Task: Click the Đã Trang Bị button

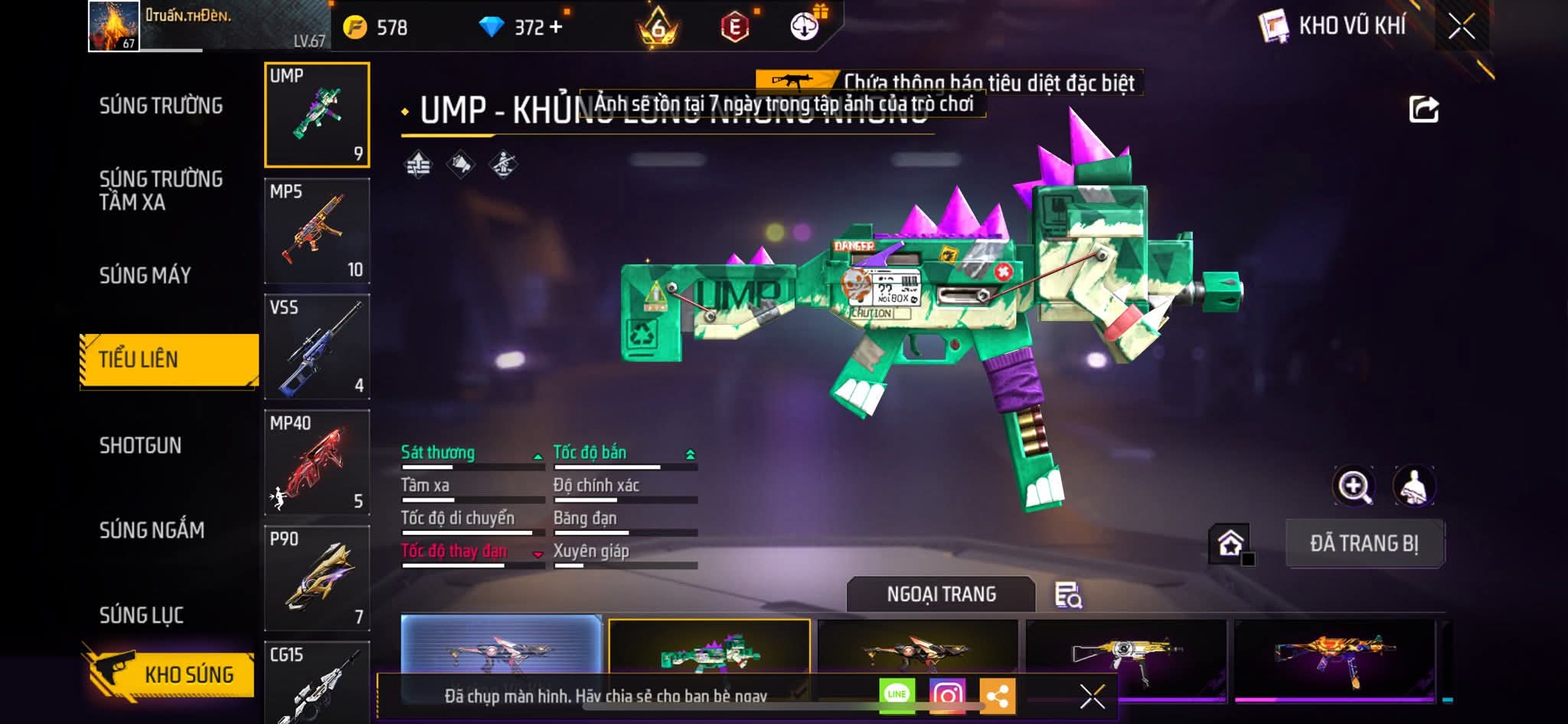Action: [x=1364, y=543]
